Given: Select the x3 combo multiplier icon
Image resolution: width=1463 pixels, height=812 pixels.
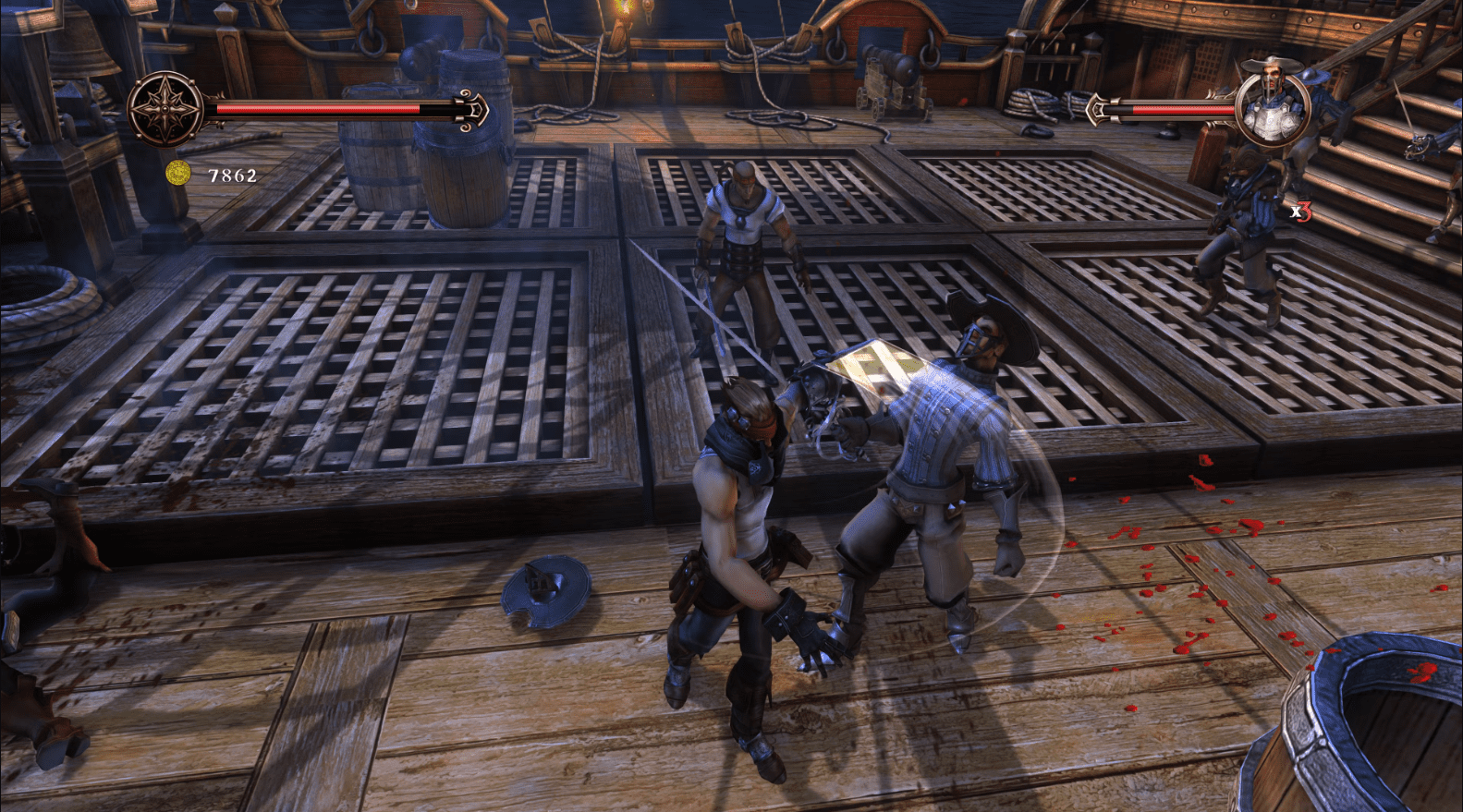Looking at the screenshot, I should coord(1301,211).
